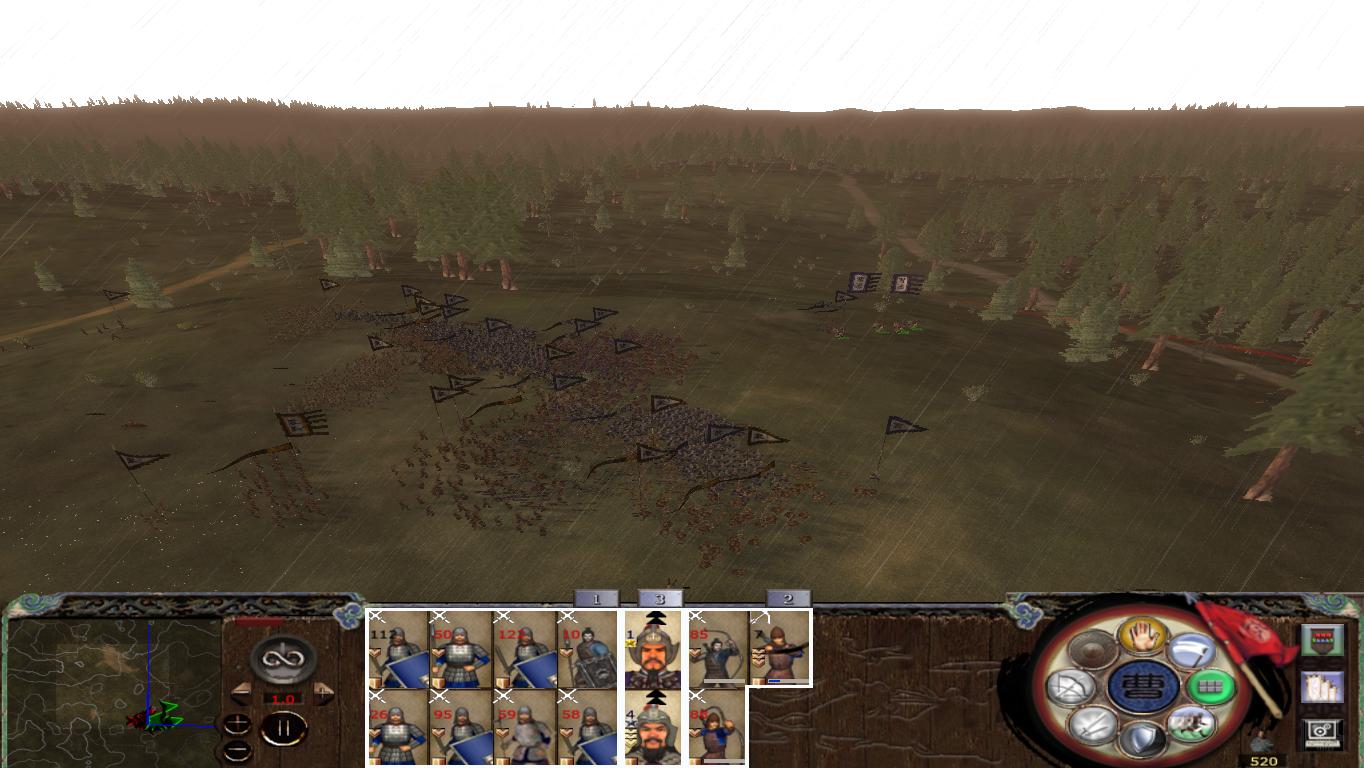
Task: Increase battle speed with the right arrow
Action: click(321, 694)
